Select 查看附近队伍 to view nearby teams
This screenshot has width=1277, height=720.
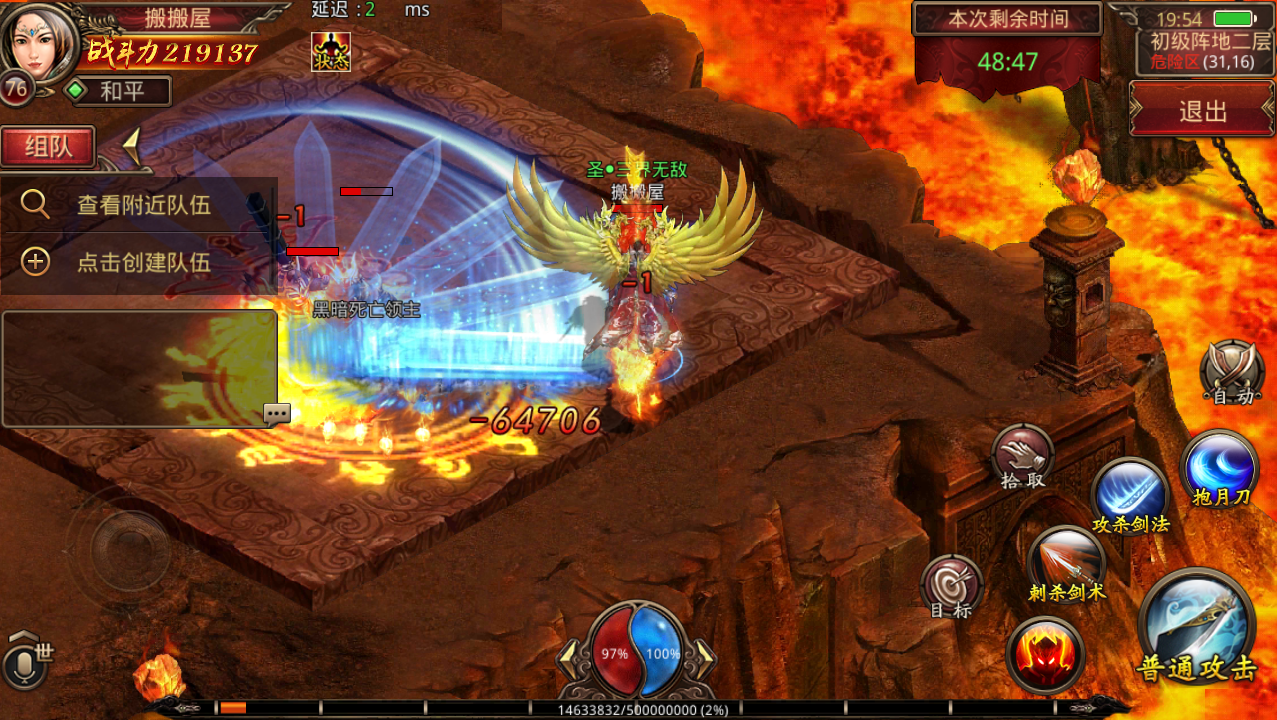[139, 205]
